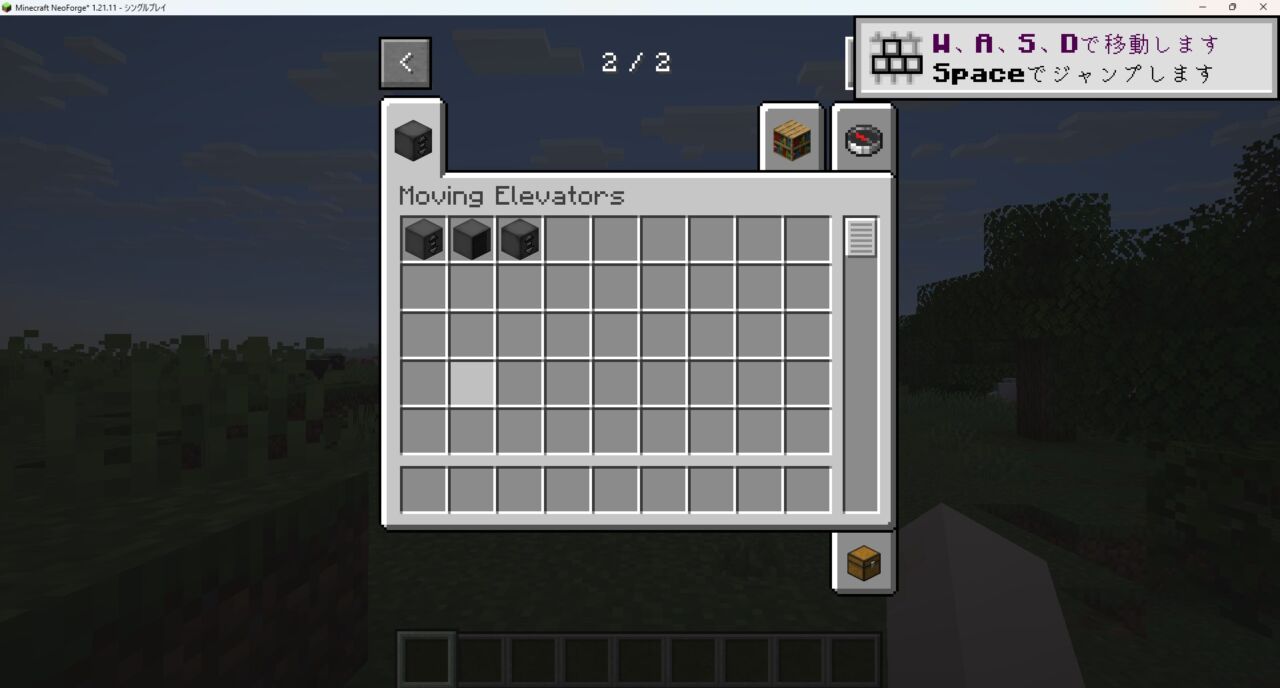This screenshot has width=1280, height=688.
Task: Open the chest survival inventory tab
Action: (x=863, y=563)
